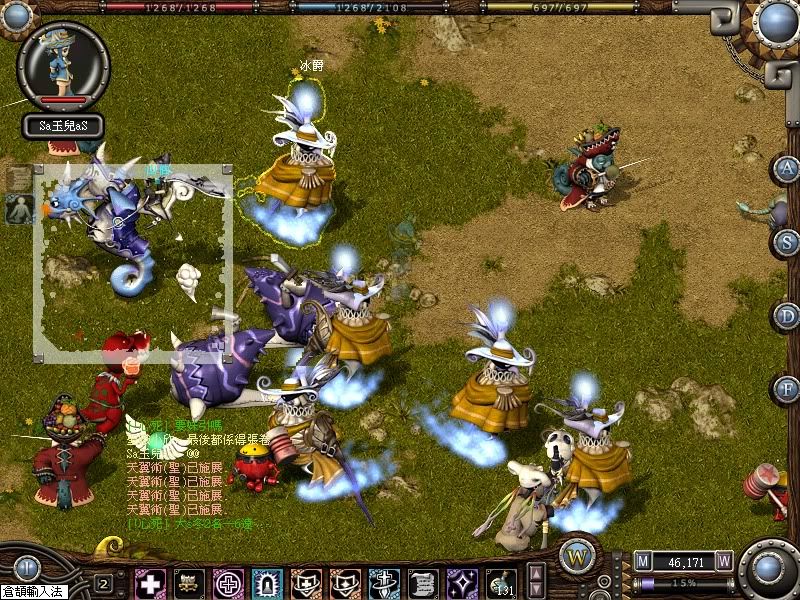Click the blue orb in the top-right corner
The height and width of the screenshot is (600, 800).
[x=776, y=22]
